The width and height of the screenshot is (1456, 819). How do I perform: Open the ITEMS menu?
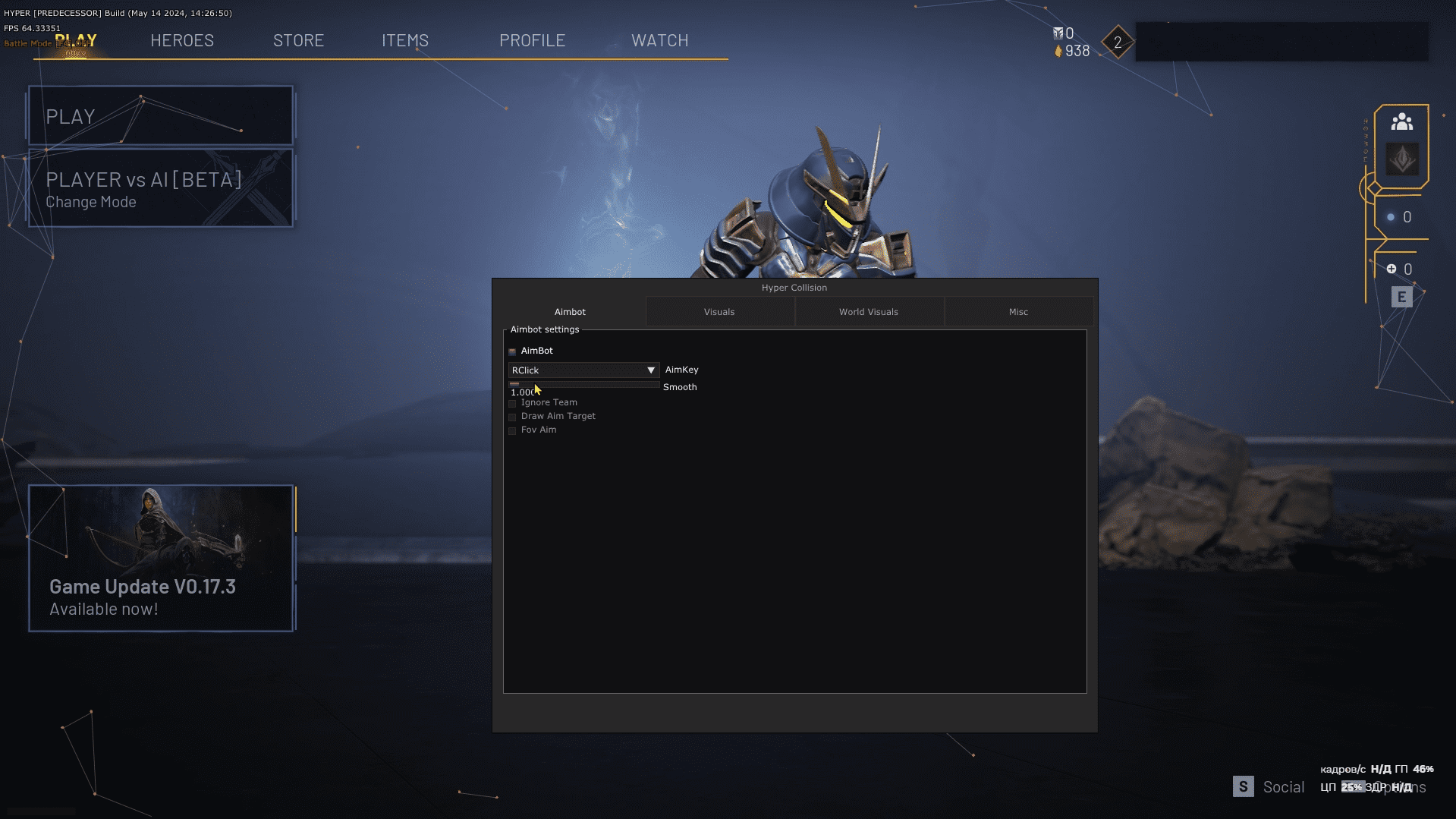point(405,40)
